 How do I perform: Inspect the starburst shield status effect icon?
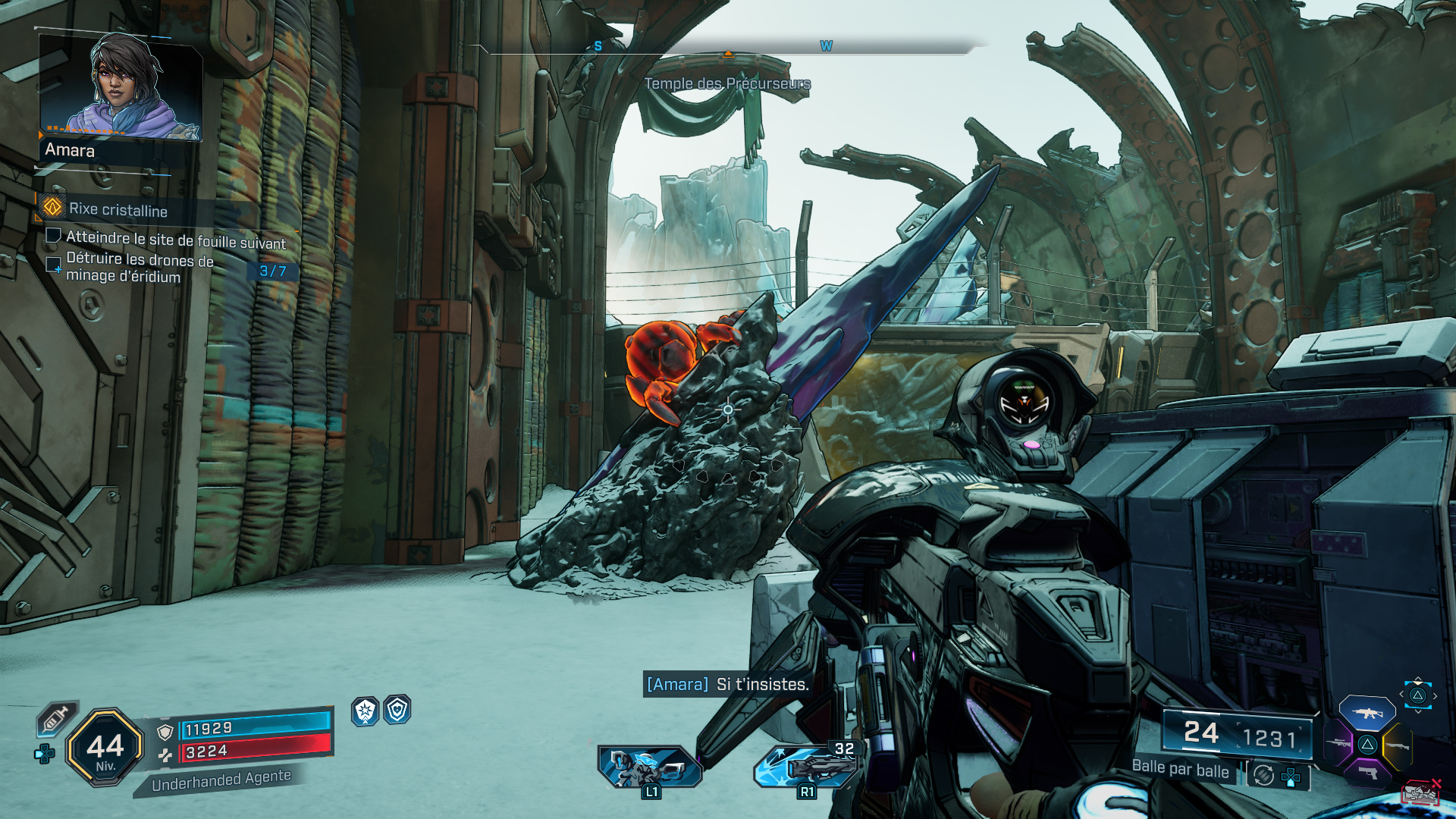click(366, 711)
